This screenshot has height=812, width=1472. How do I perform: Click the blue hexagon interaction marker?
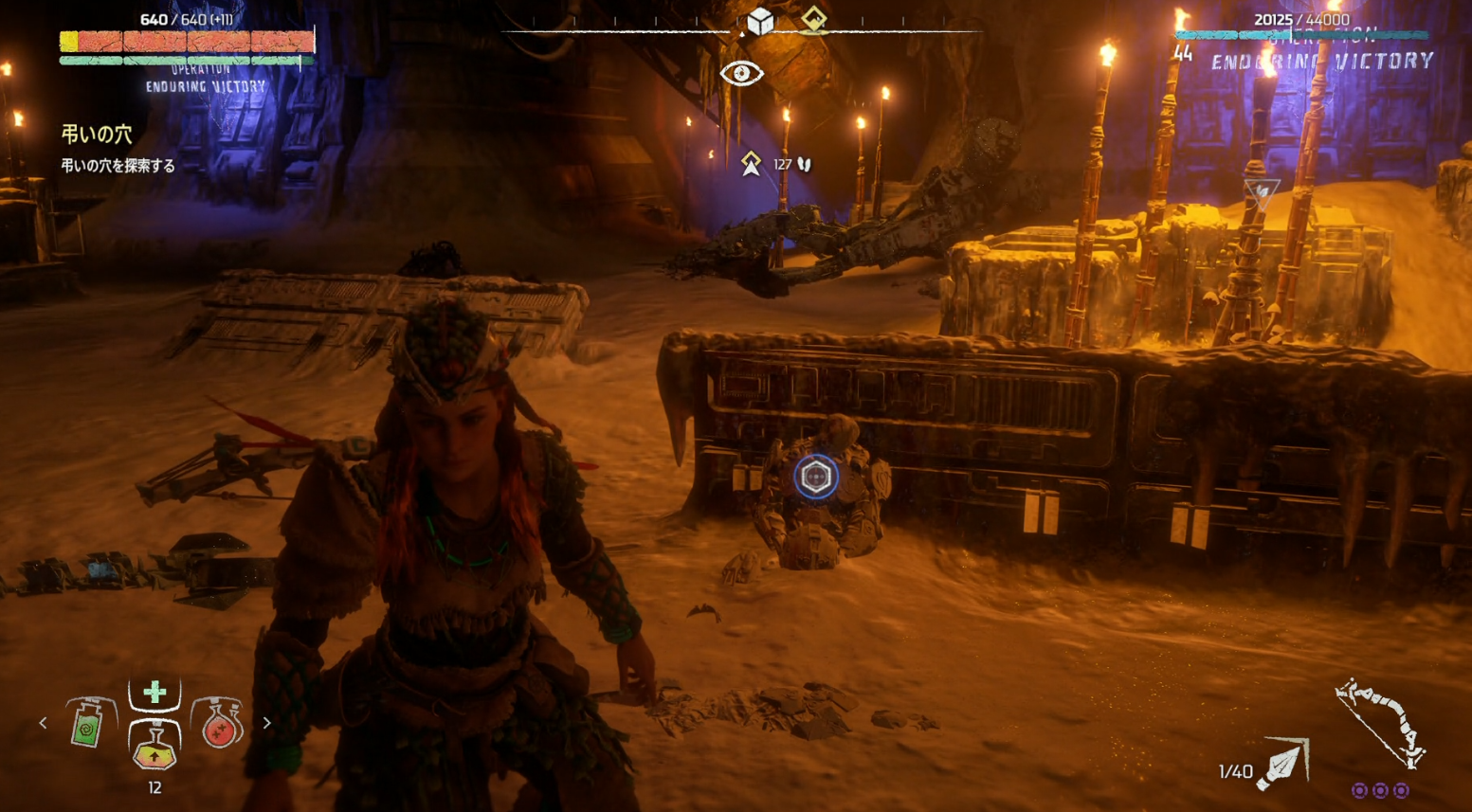click(815, 477)
